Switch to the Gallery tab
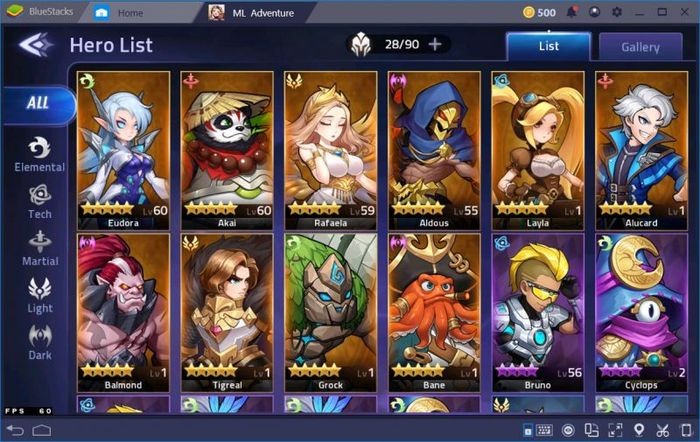This screenshot has width=700, height=442. tap(640, 47)
